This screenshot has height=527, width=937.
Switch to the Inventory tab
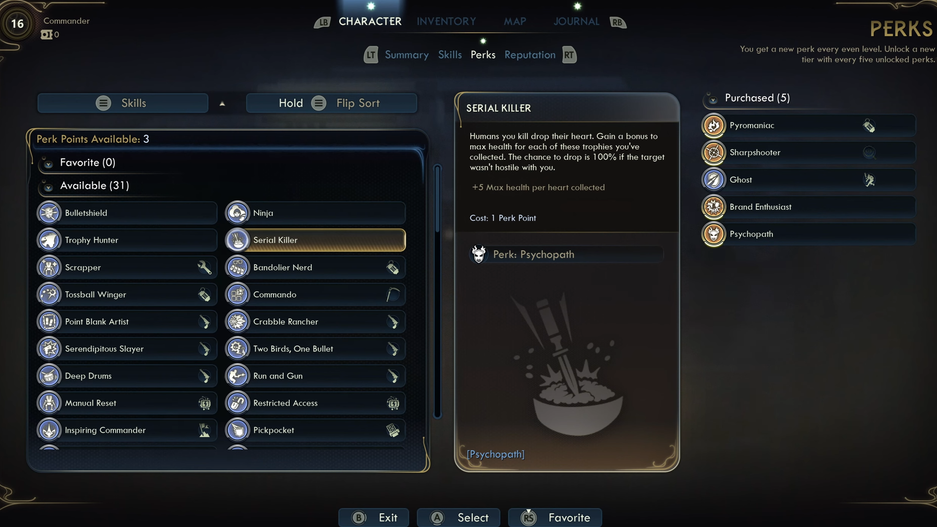tap(446, 21)
